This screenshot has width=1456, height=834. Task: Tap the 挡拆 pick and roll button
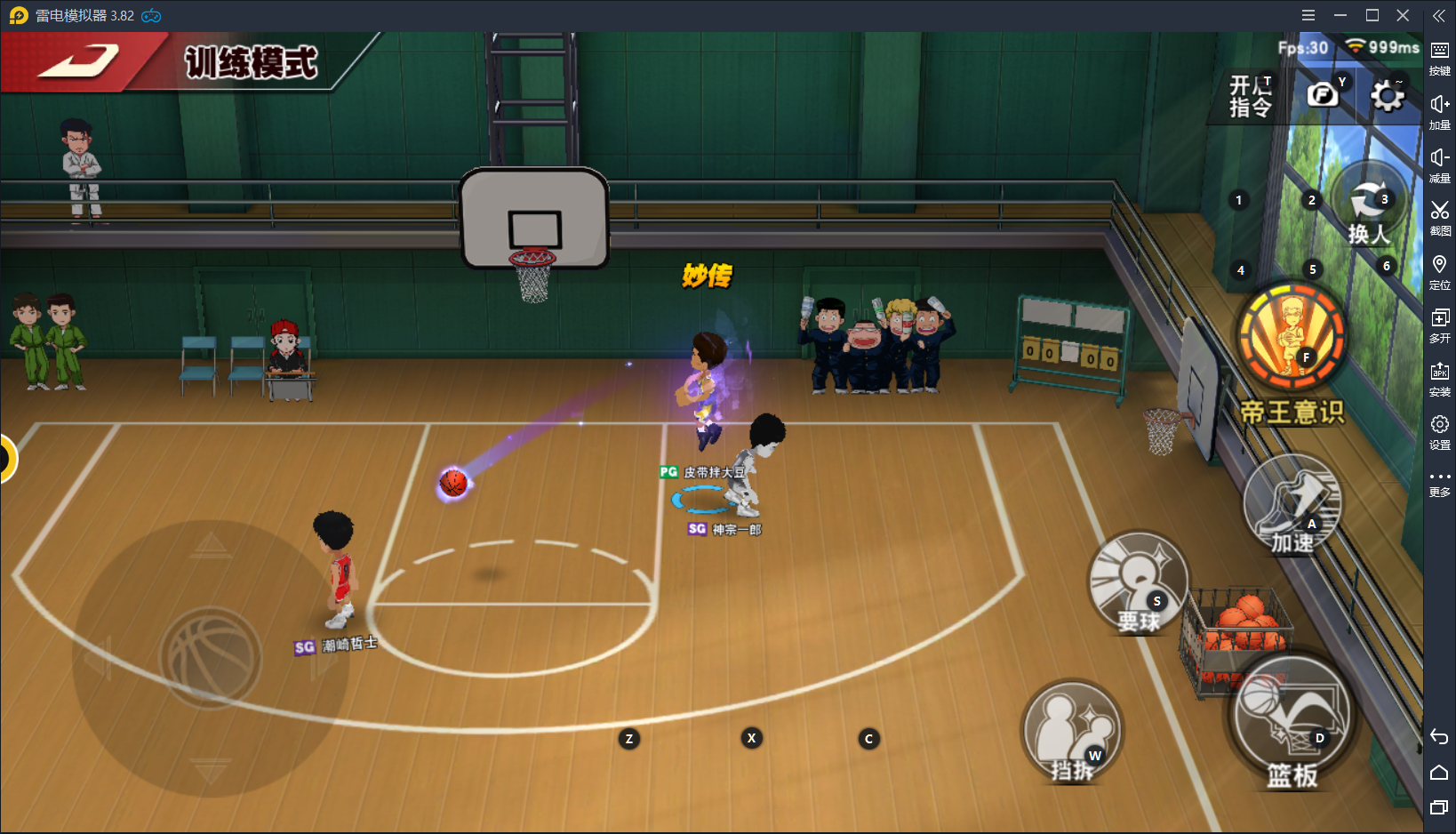[1072, 732]
